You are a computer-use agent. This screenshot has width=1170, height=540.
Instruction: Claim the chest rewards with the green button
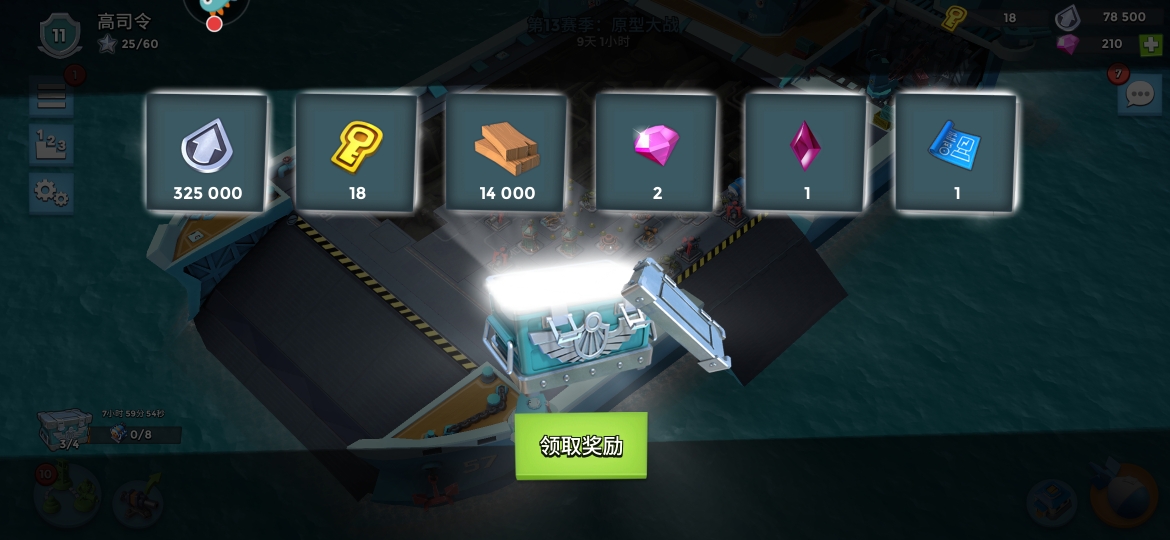581,446
